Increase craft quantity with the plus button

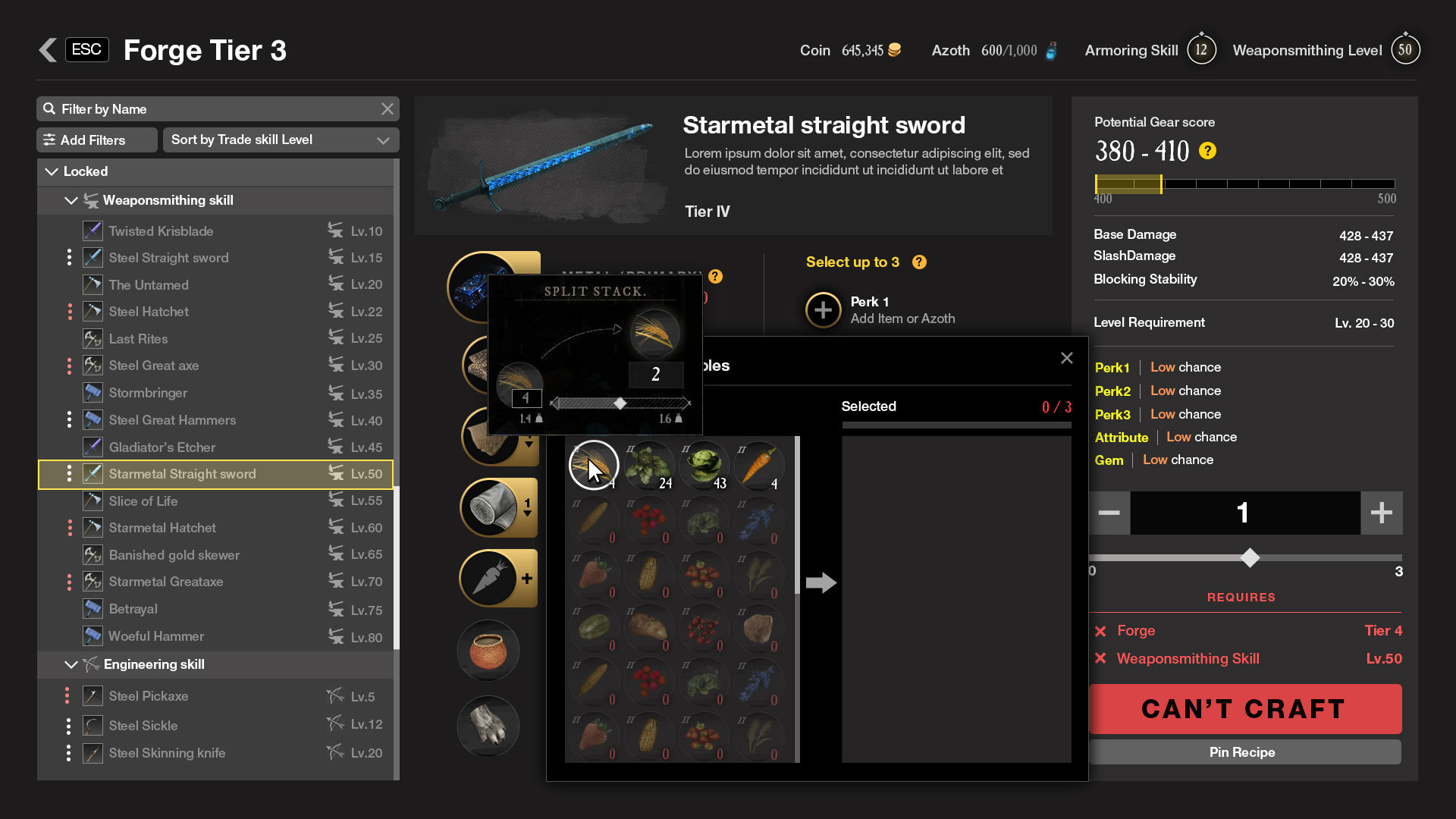1381,513
